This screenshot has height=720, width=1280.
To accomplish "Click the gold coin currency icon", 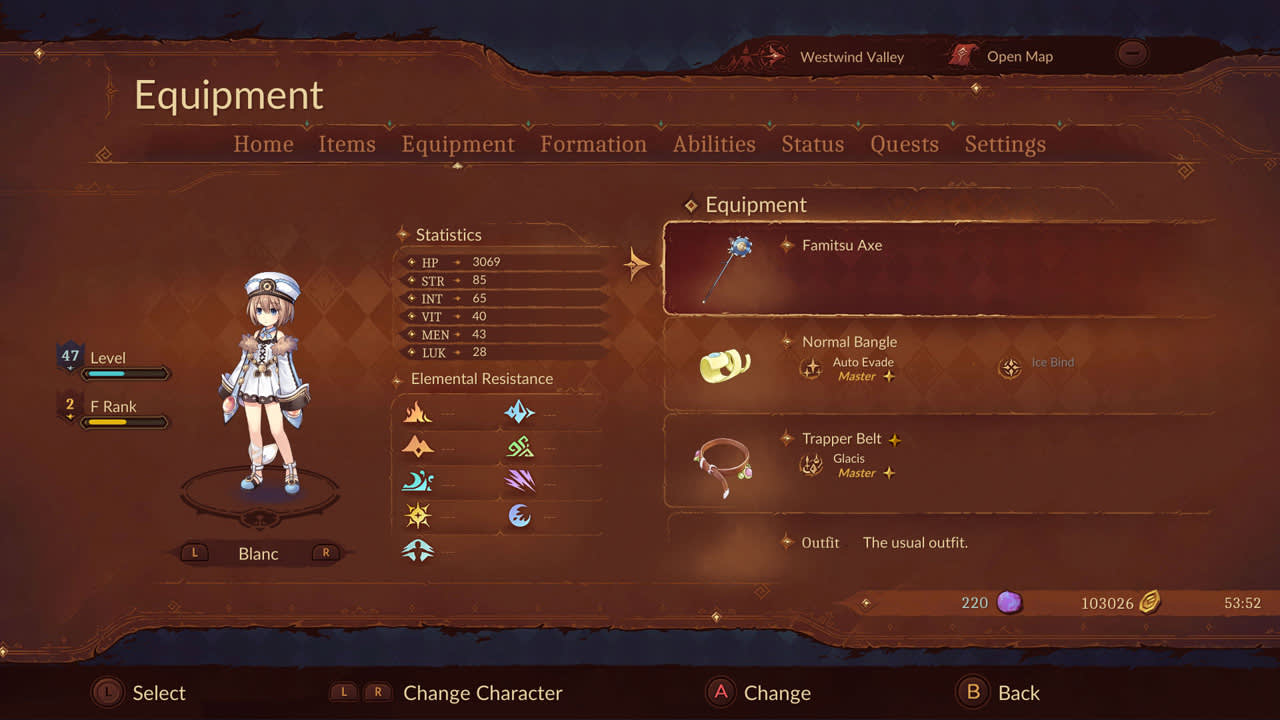I will click(x=1150, y=602).
